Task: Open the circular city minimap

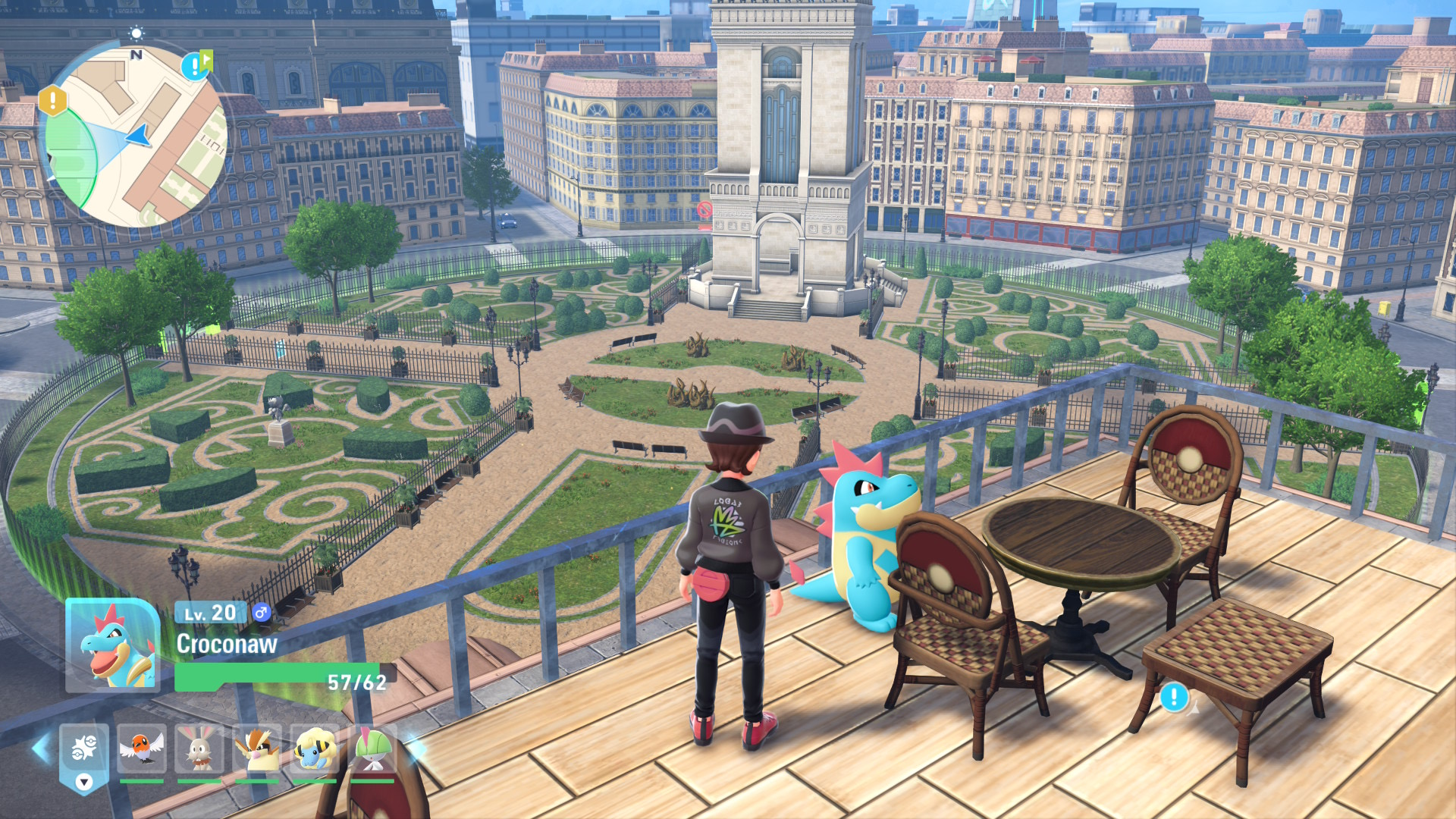Action: (x=136, y=136)
